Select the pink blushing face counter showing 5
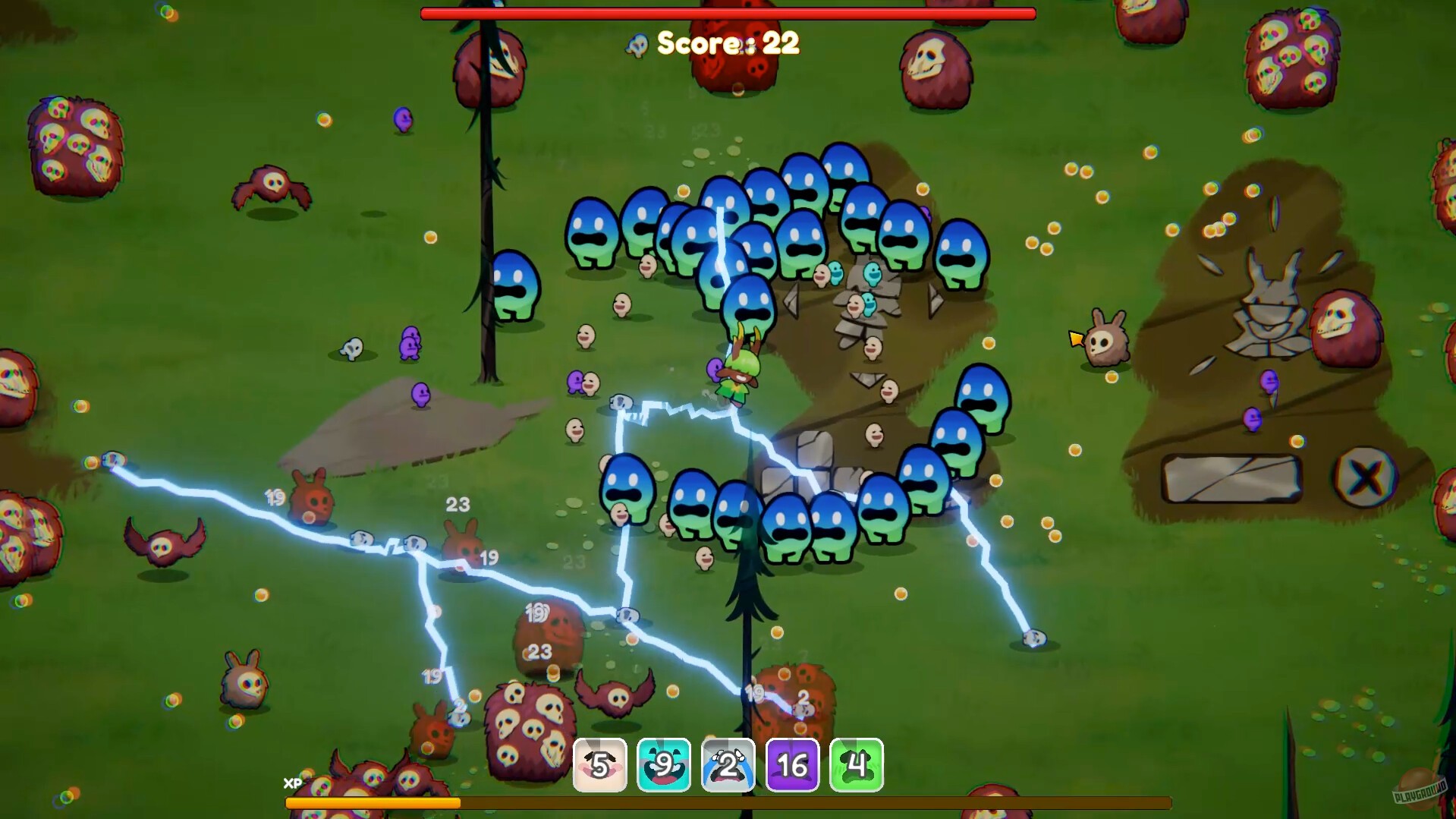Screen dimensions: 1456x819 coord(600,765)
